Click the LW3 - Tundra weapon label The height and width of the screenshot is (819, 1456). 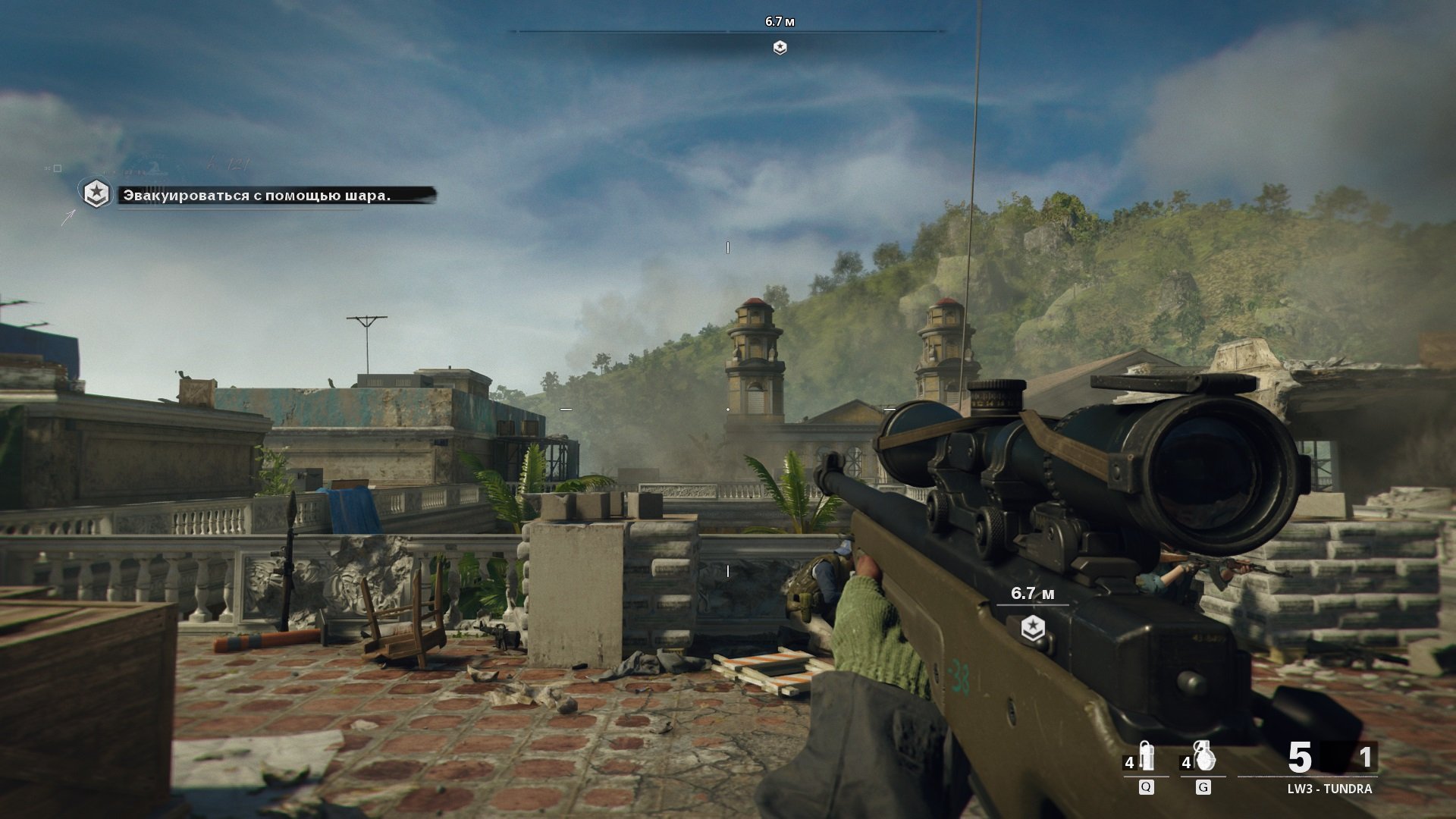click(x=1329, y=789)
